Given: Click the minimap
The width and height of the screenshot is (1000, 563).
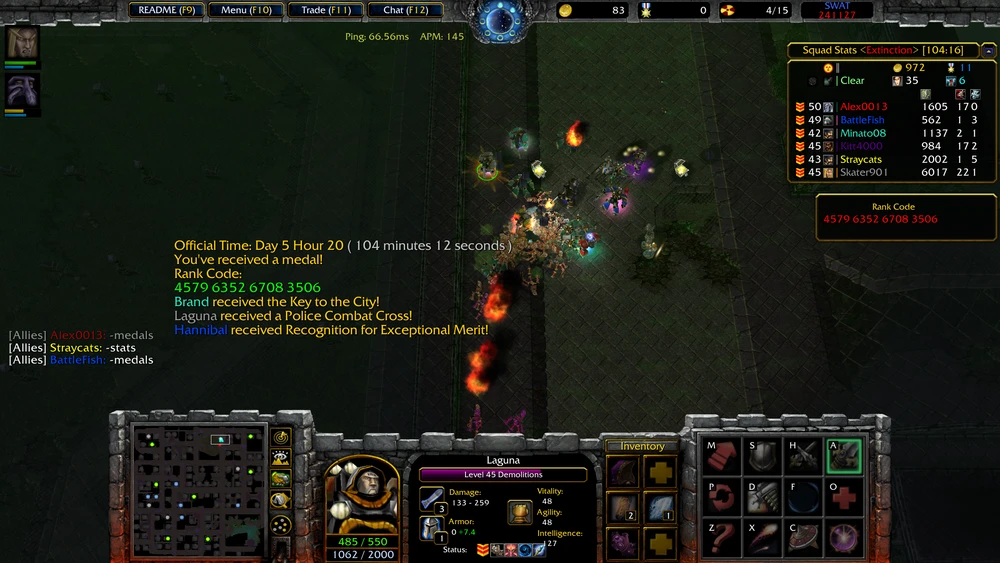Looking at the screenshot, I should pyautogui.click(x=198, y=488).
